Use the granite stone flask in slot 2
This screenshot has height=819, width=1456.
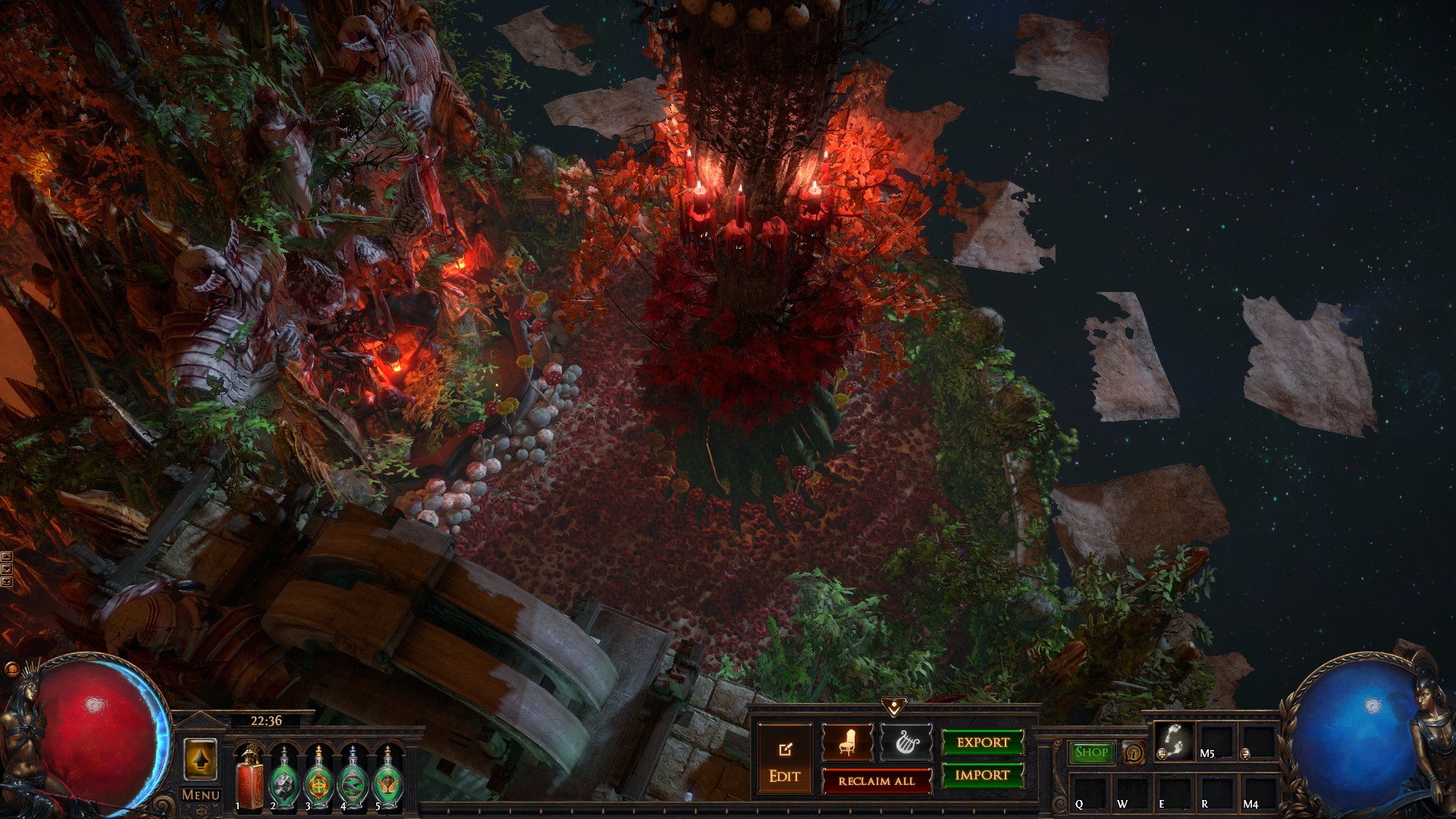coord(284,777)
